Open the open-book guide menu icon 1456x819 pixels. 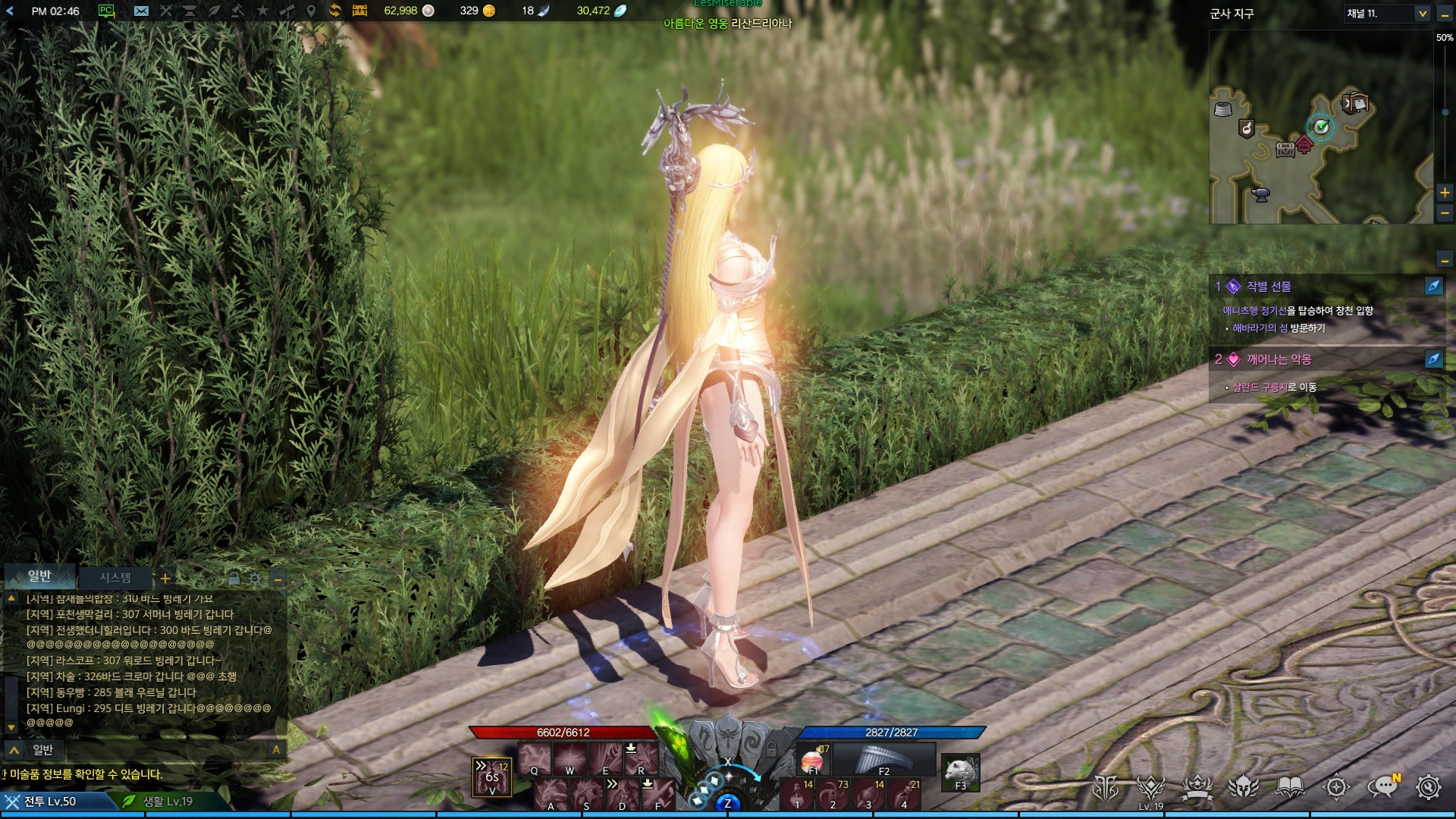click(1290, 788)
